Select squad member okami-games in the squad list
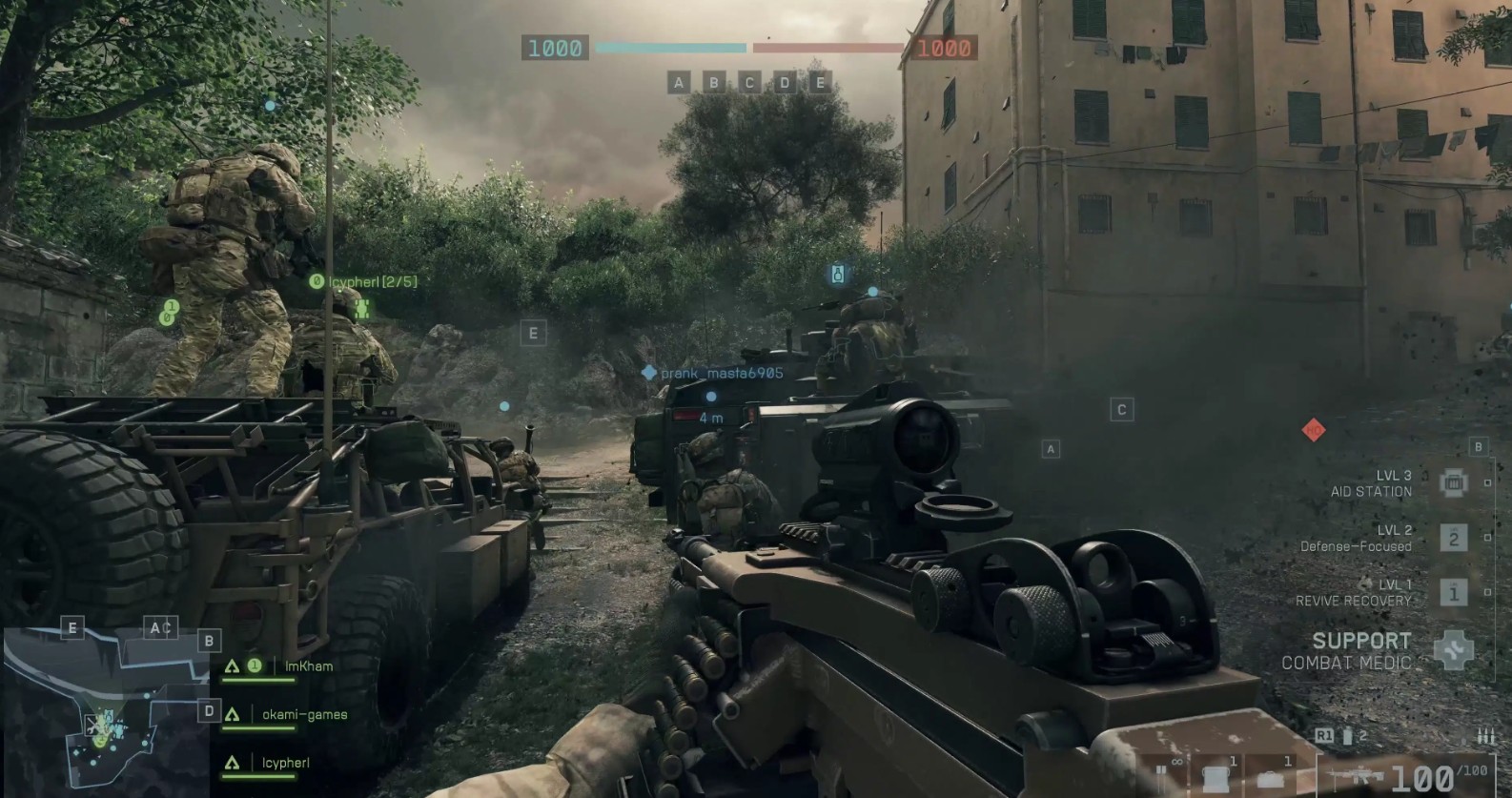Viewport: 1512px width, 798px height. point(304,715)
